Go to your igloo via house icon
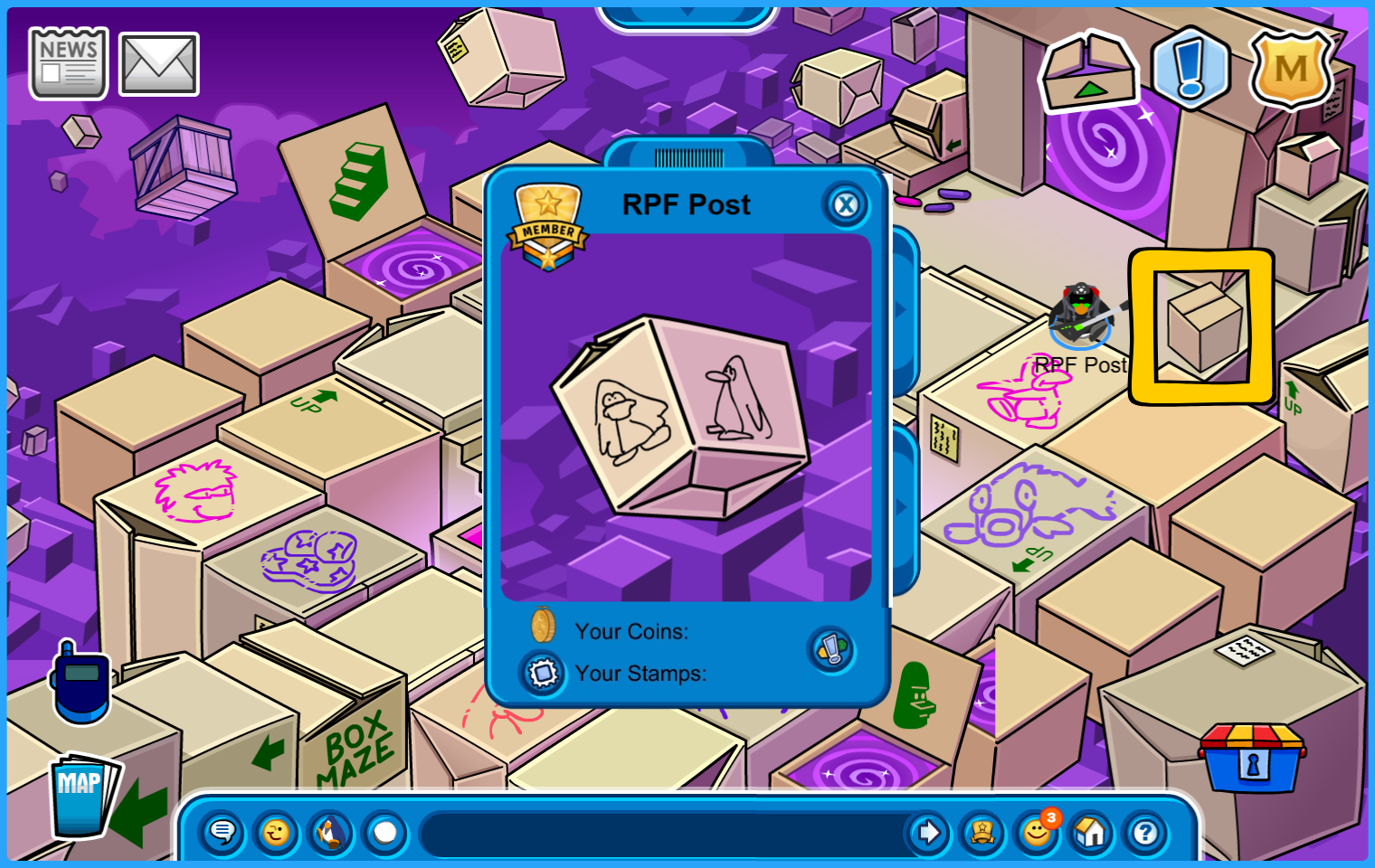1375x868 pixels. tap(1091, 832)
